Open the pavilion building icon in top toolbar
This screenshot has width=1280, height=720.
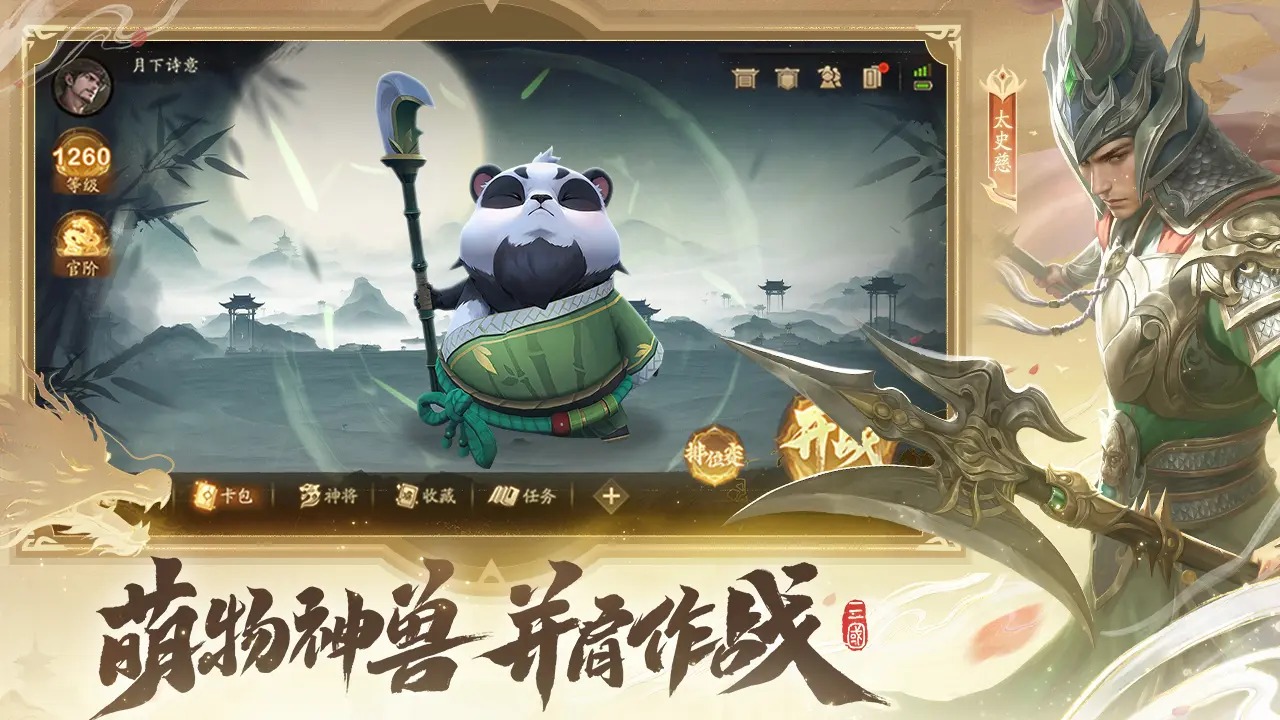pyautogui.click(x=745, y=77)
